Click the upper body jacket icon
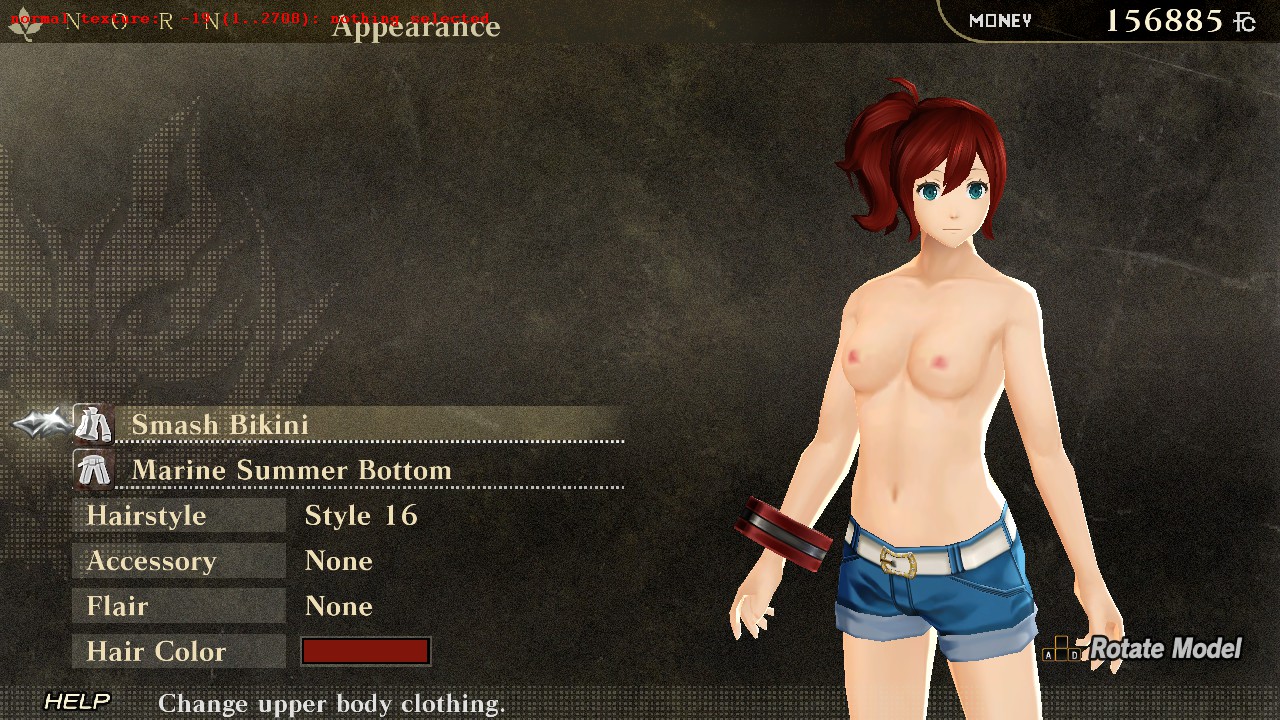 [93, 425]
